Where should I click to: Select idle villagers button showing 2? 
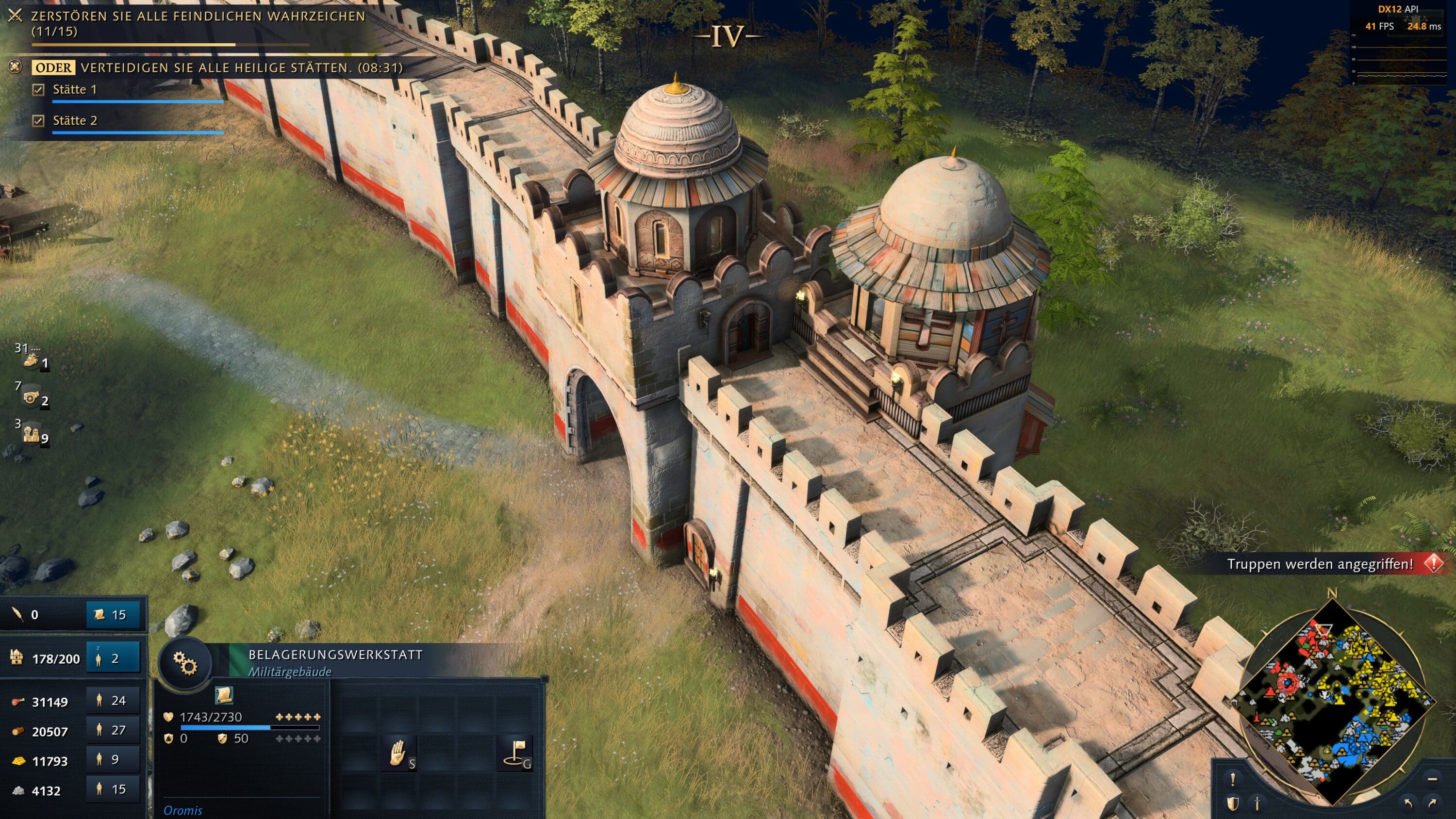pyautogui.click(x=113, y=658)
